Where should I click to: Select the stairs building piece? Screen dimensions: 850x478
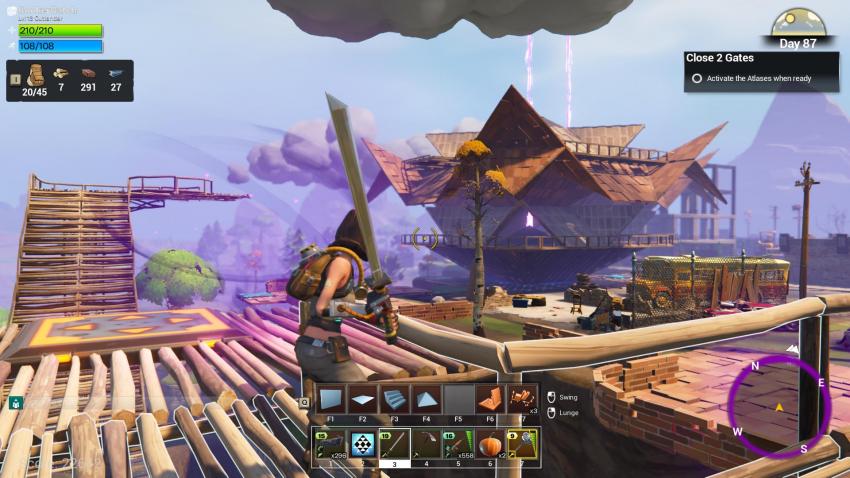[394, 399]
